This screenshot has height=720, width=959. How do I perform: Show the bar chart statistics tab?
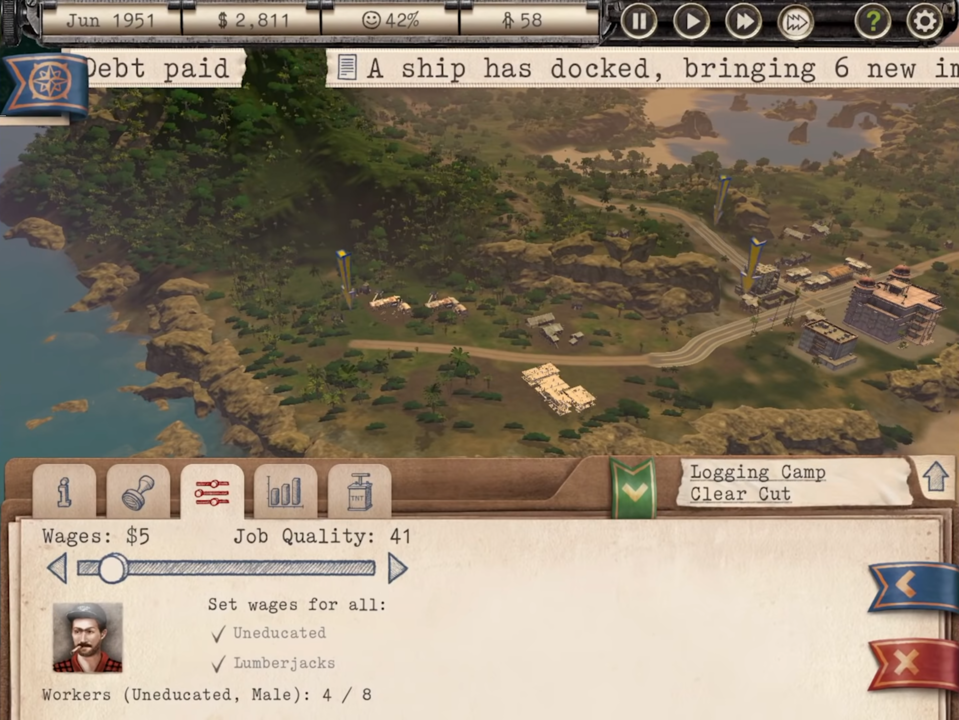pos(285,491)
